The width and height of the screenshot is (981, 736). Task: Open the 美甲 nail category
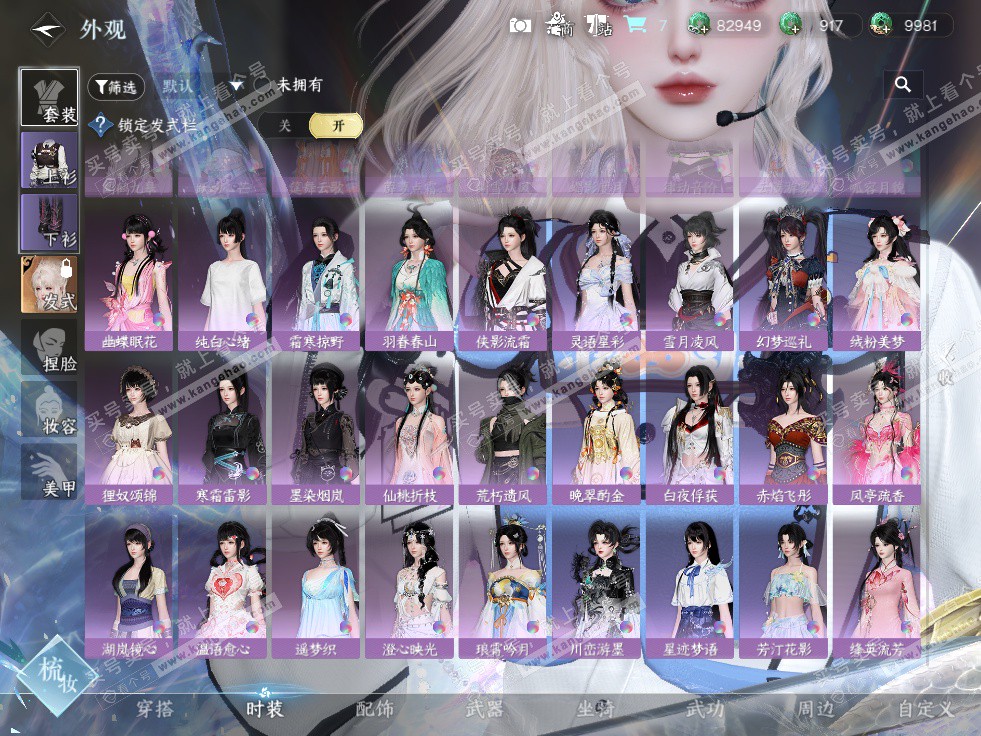pyautogui.click(x=49, y=472)
